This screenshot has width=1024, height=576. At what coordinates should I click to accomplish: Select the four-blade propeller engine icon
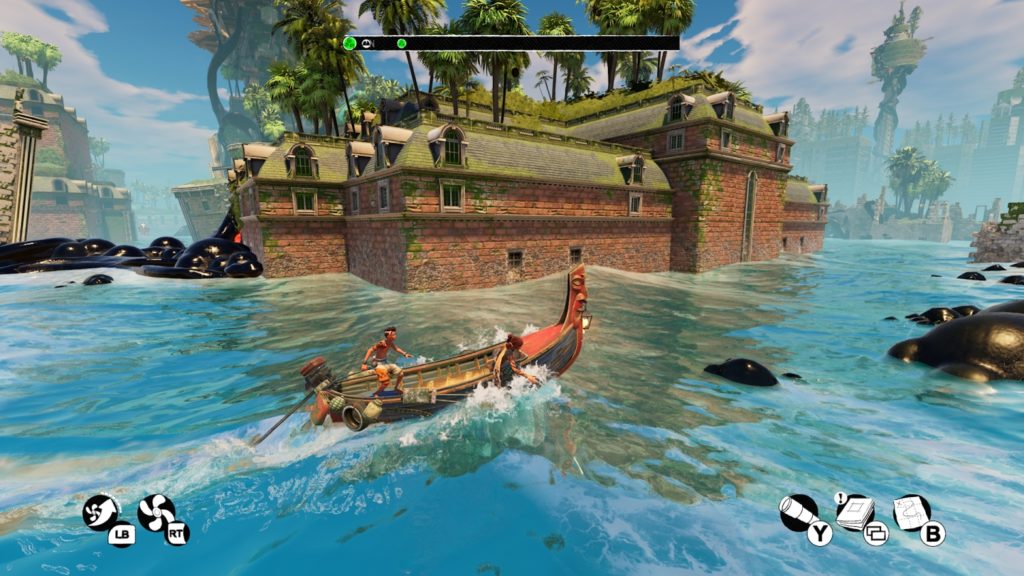point(156,513)
